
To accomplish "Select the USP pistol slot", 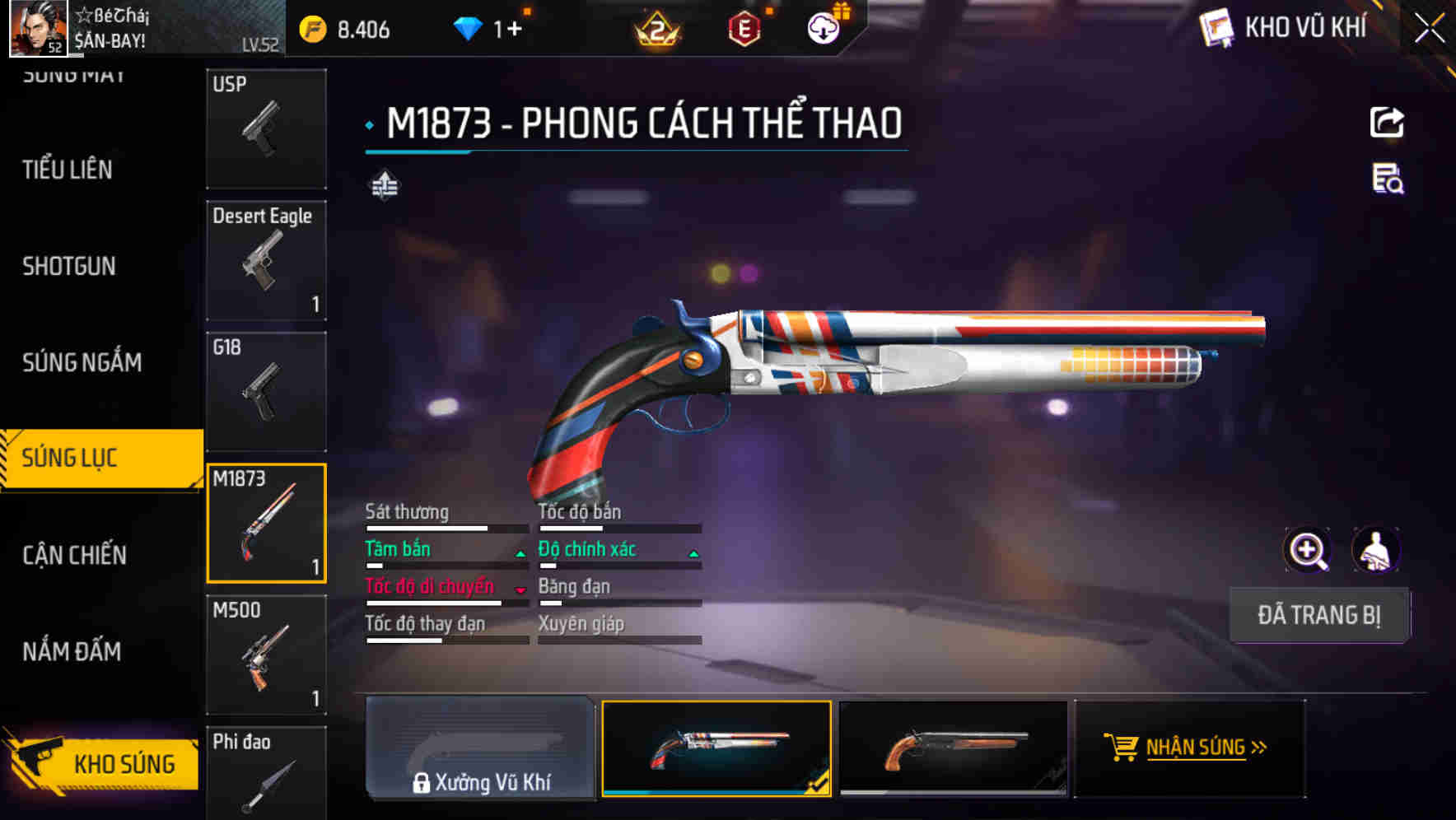I will 266,128.
